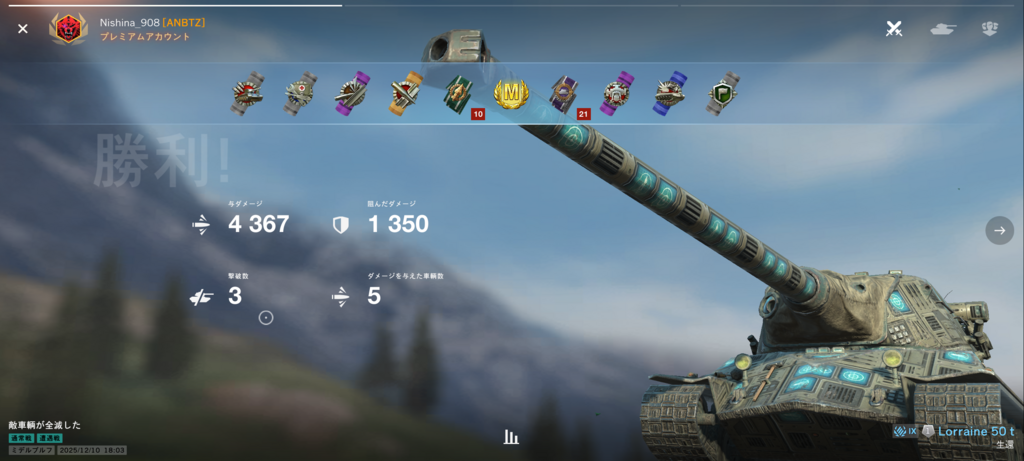View the purple medal with 21 count

565,95
